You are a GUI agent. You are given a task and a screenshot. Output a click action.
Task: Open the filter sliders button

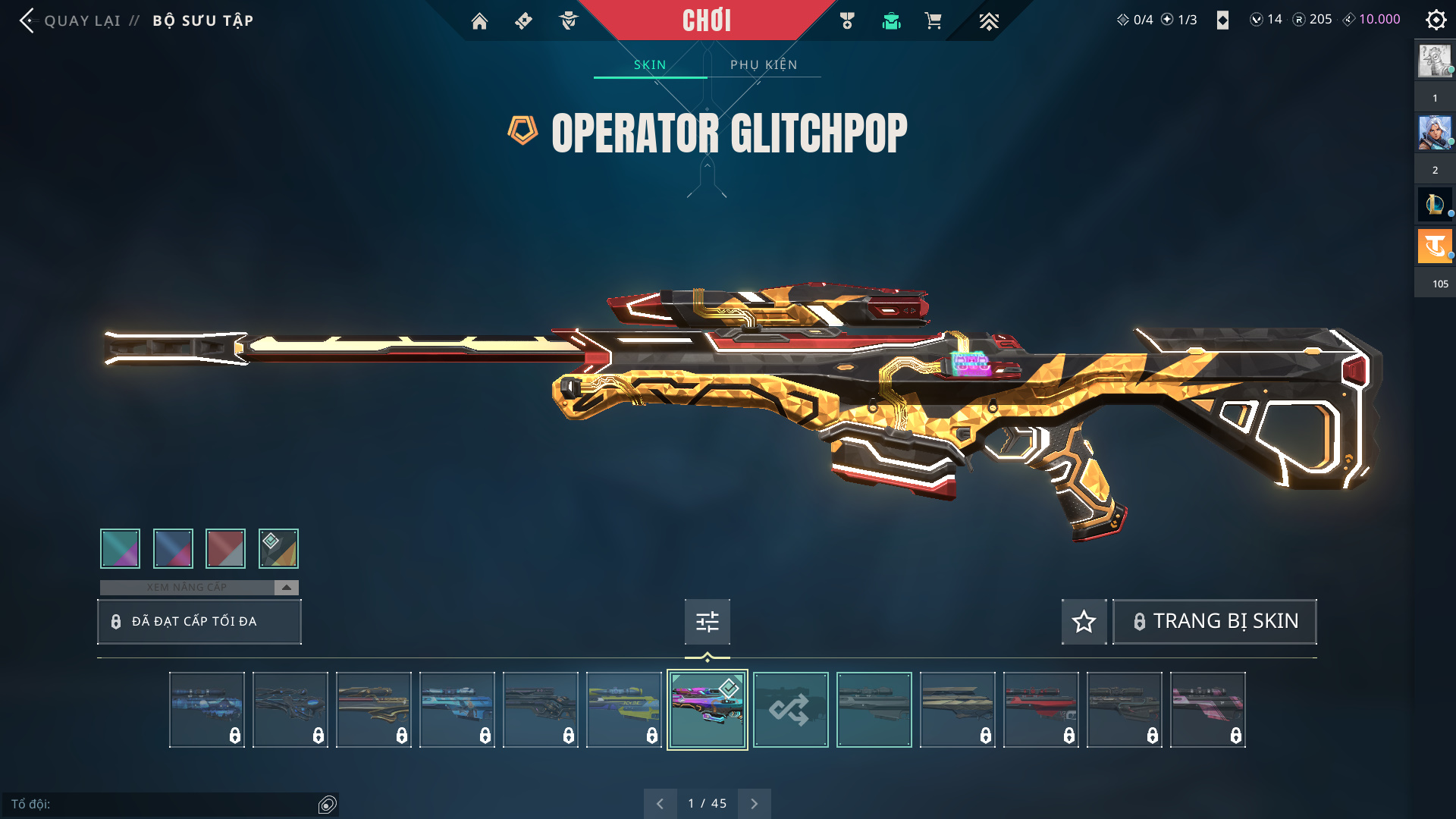click(x=707, y=622)
